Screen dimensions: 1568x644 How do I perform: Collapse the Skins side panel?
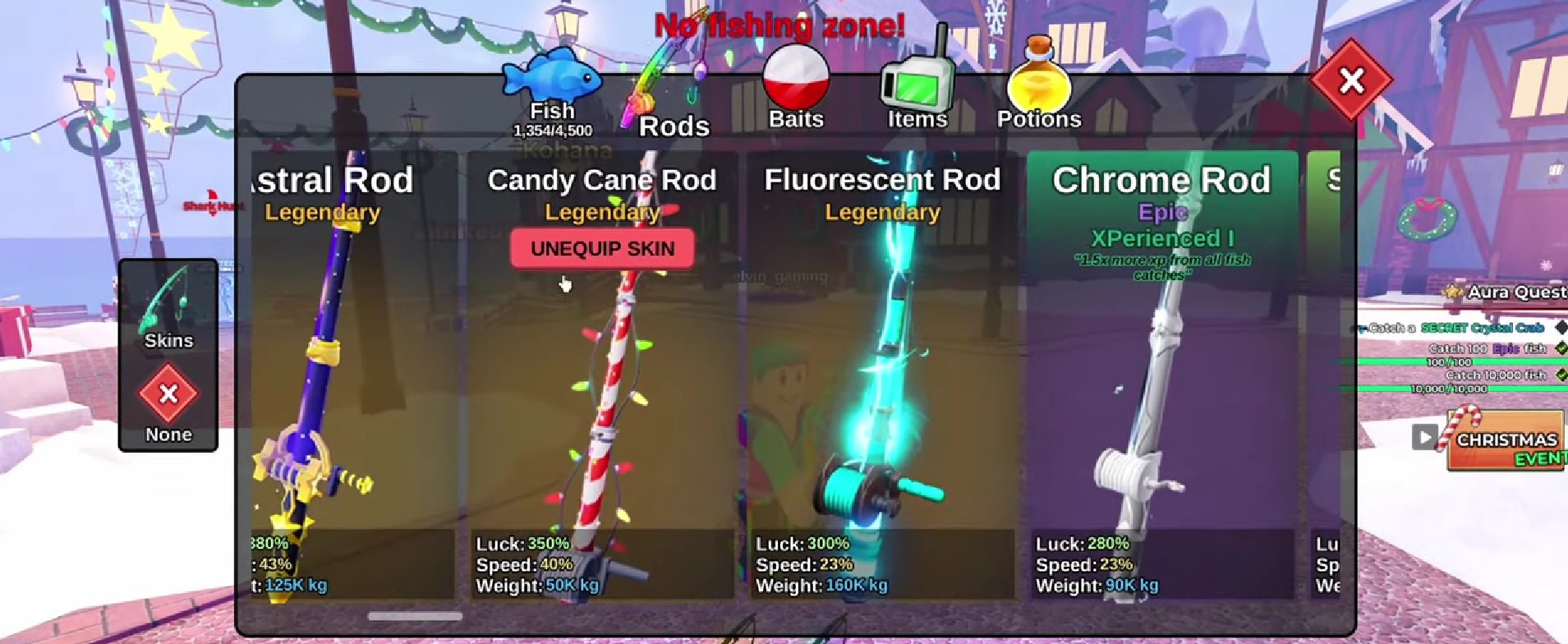coord(168,339)
